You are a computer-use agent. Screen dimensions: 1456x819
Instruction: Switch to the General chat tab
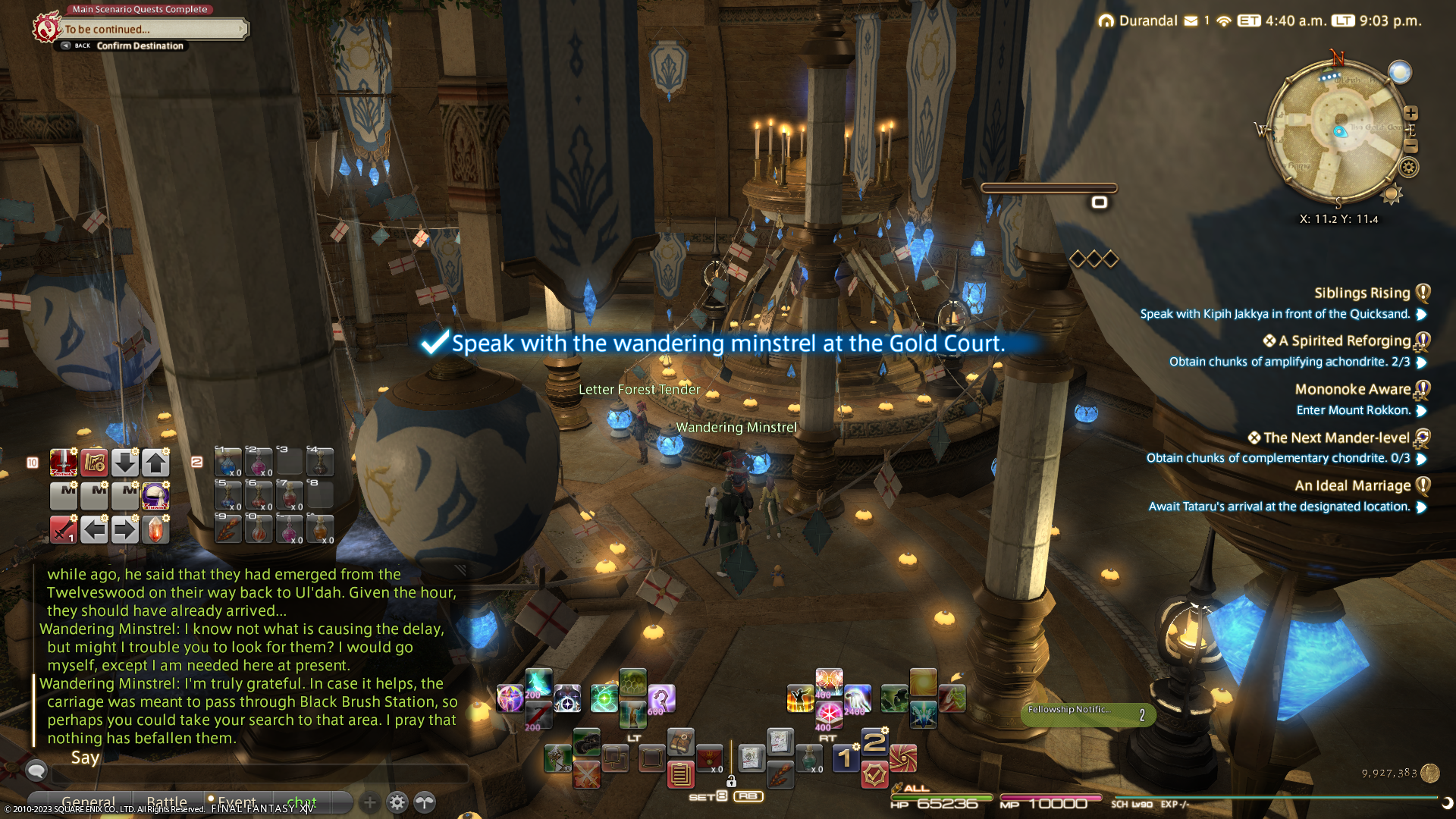88,802
